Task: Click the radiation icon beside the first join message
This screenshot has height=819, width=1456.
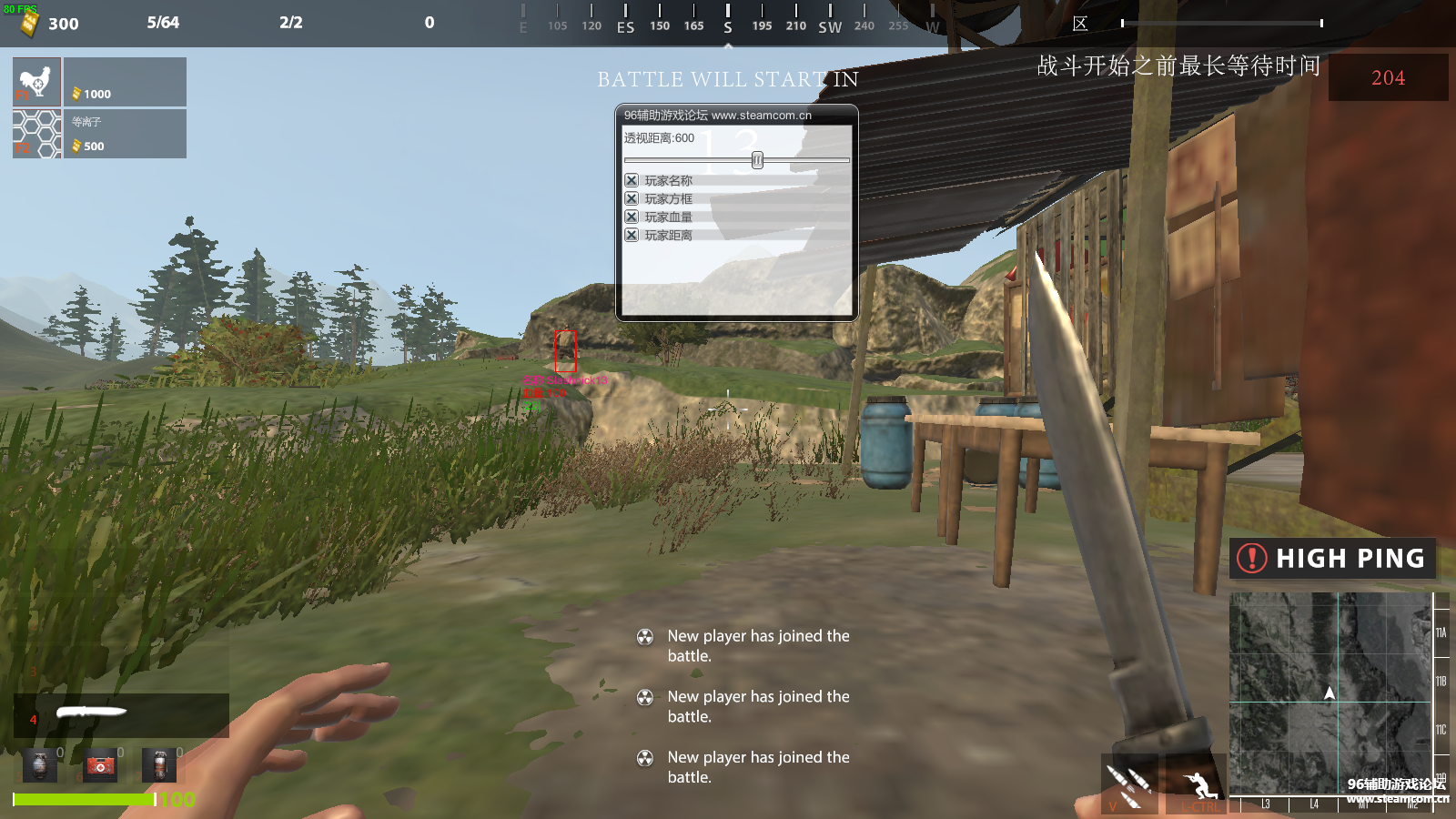Action: coord(647,636)
